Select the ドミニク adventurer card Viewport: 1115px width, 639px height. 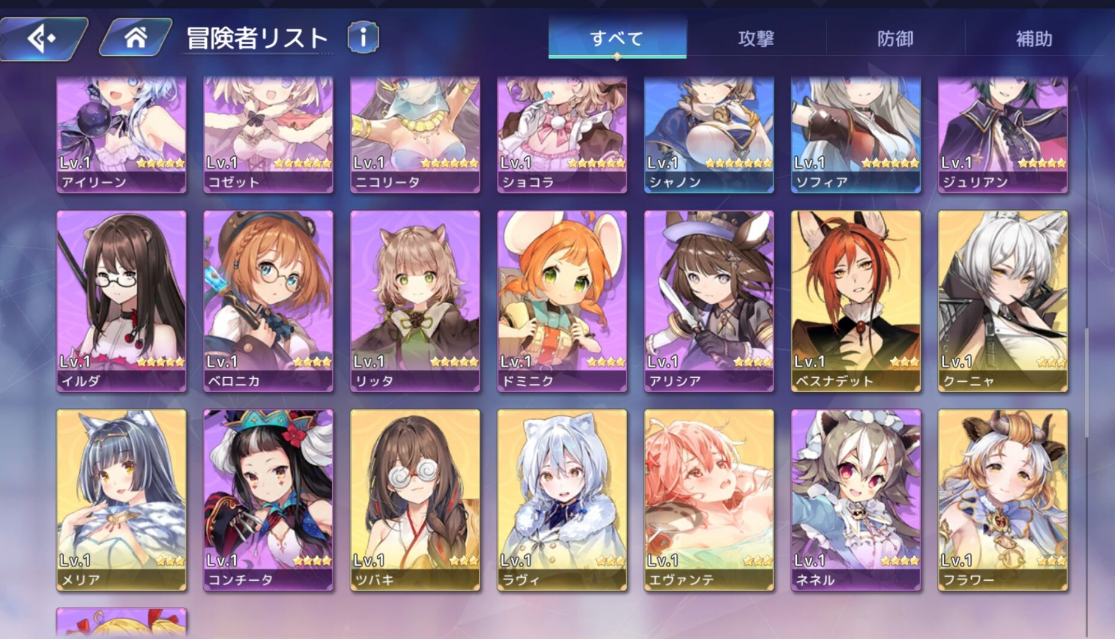point(562,300)
